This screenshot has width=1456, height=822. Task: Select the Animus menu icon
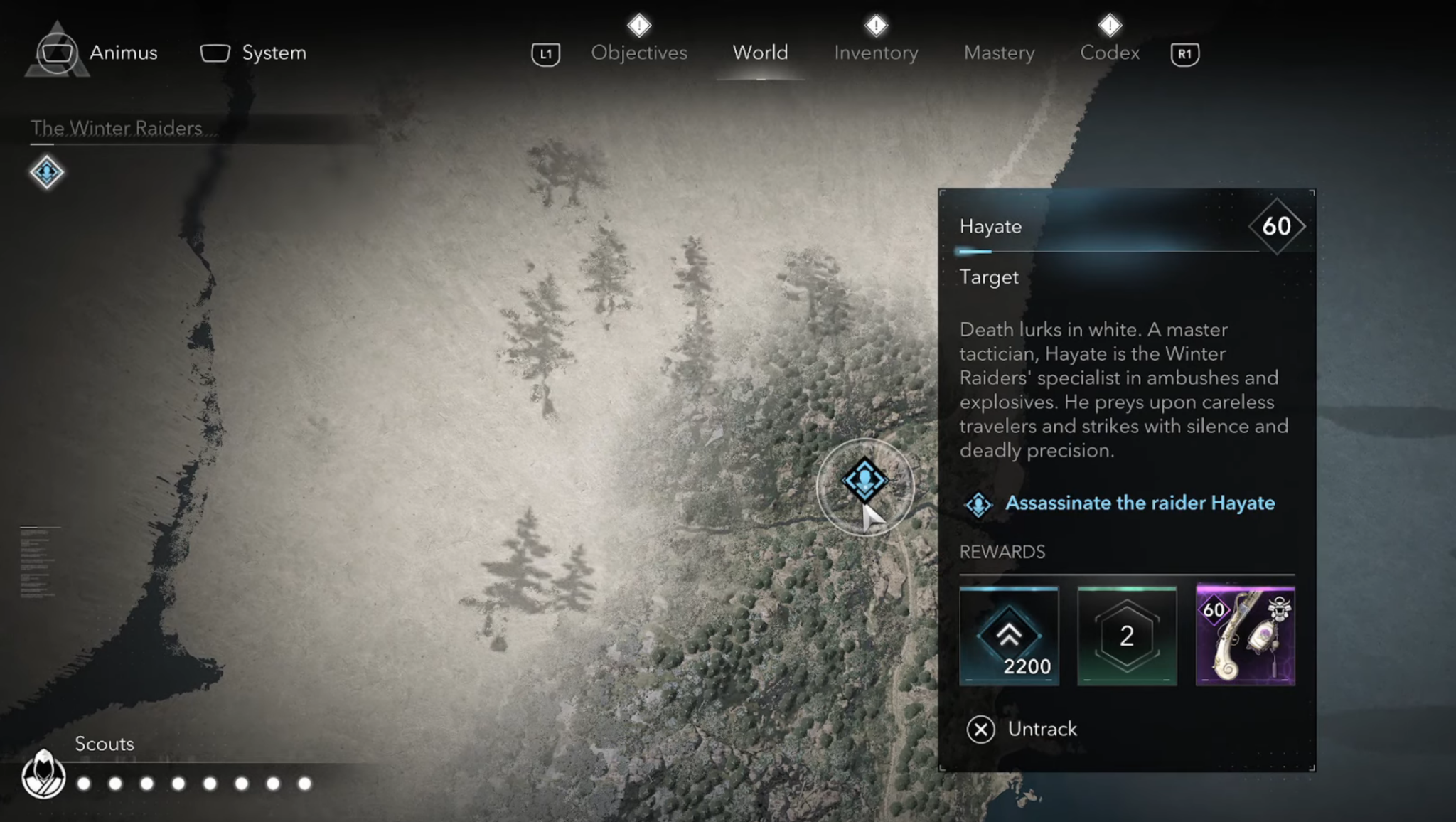[57, 52]
